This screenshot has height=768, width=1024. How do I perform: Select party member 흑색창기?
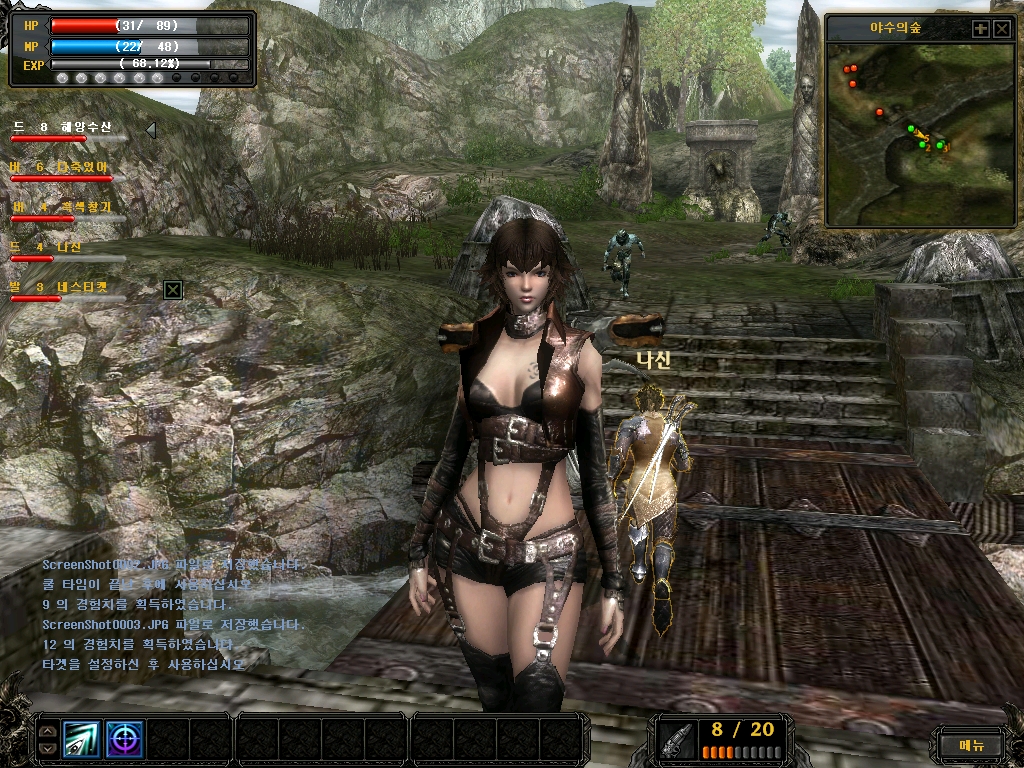point(62,208)
